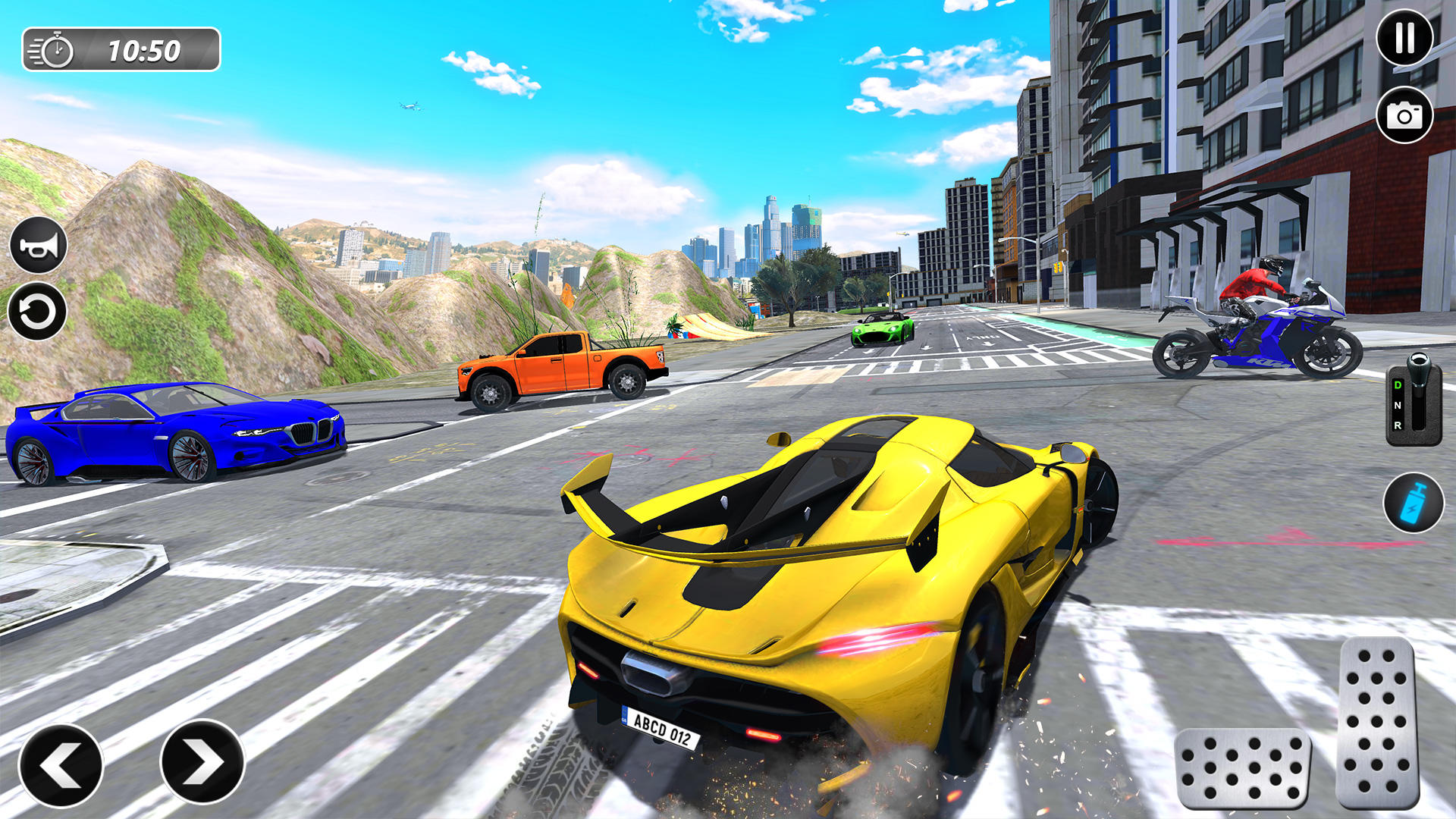Switch the gearbox to Neutral
Viewport: 1456px width, 819px height.
1398,405
